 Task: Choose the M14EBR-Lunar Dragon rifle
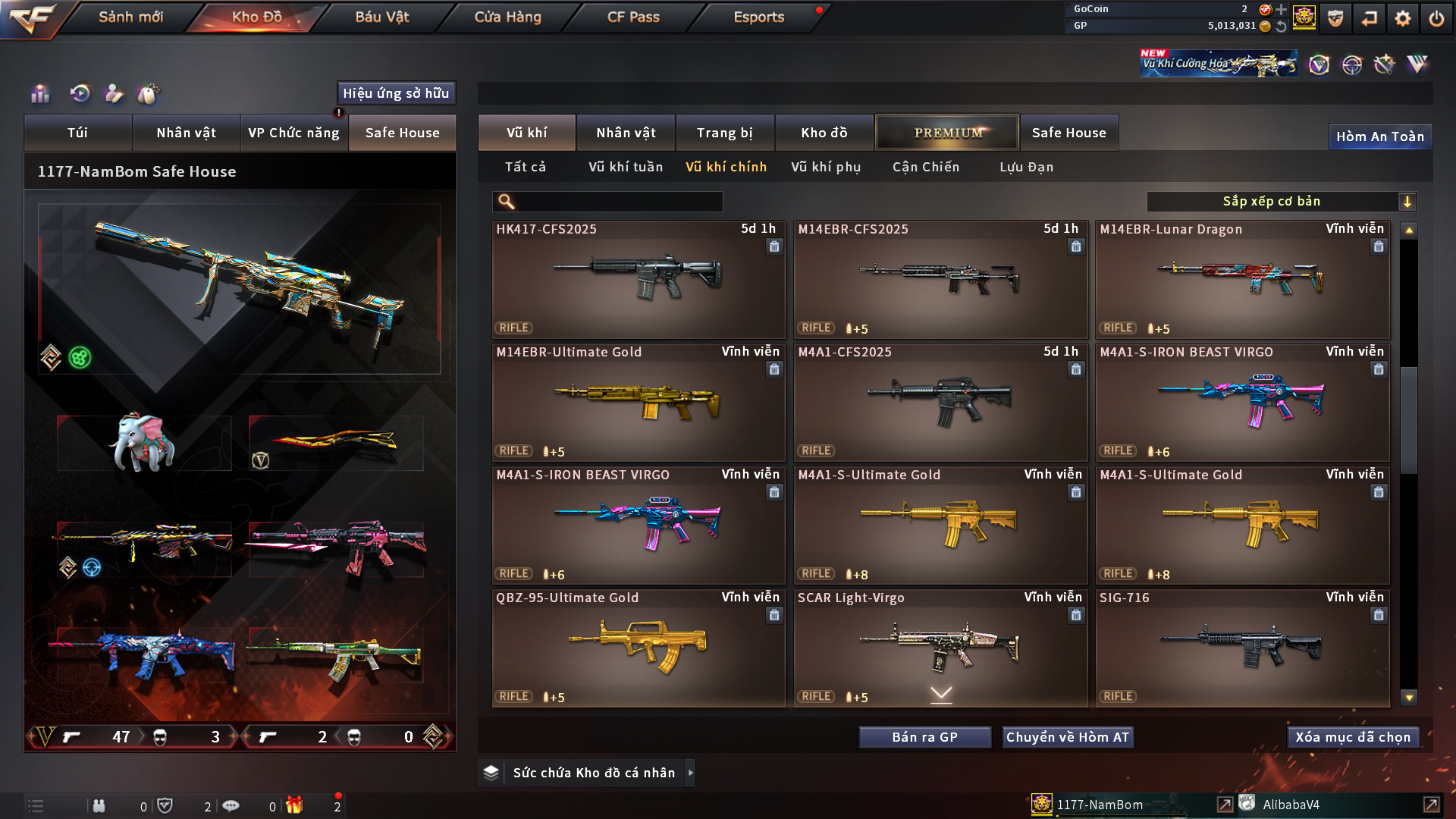tap(1242, 279)
